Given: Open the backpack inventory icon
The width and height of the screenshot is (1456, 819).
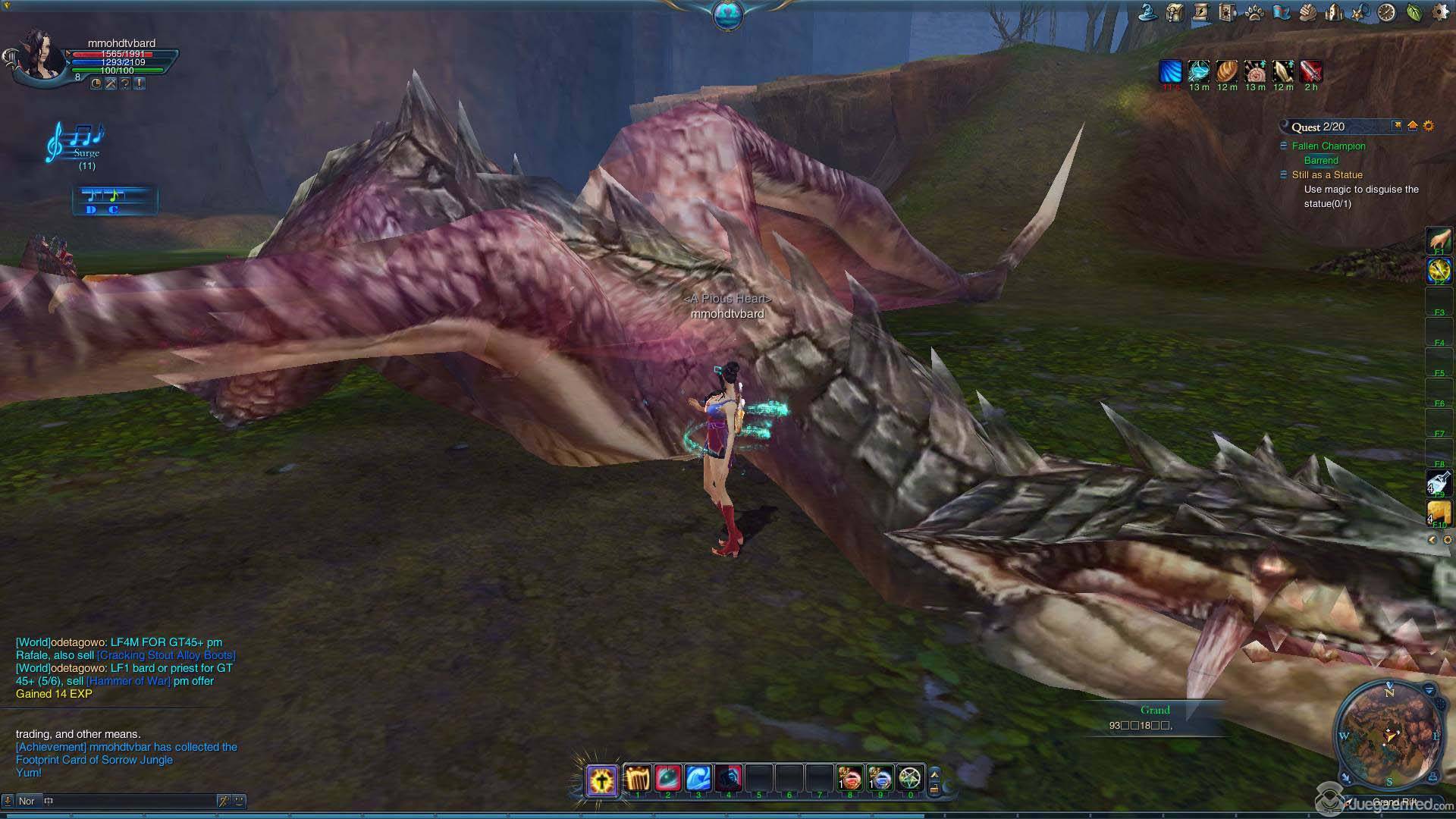Looking at the screenshot, I should (1175, 12).
